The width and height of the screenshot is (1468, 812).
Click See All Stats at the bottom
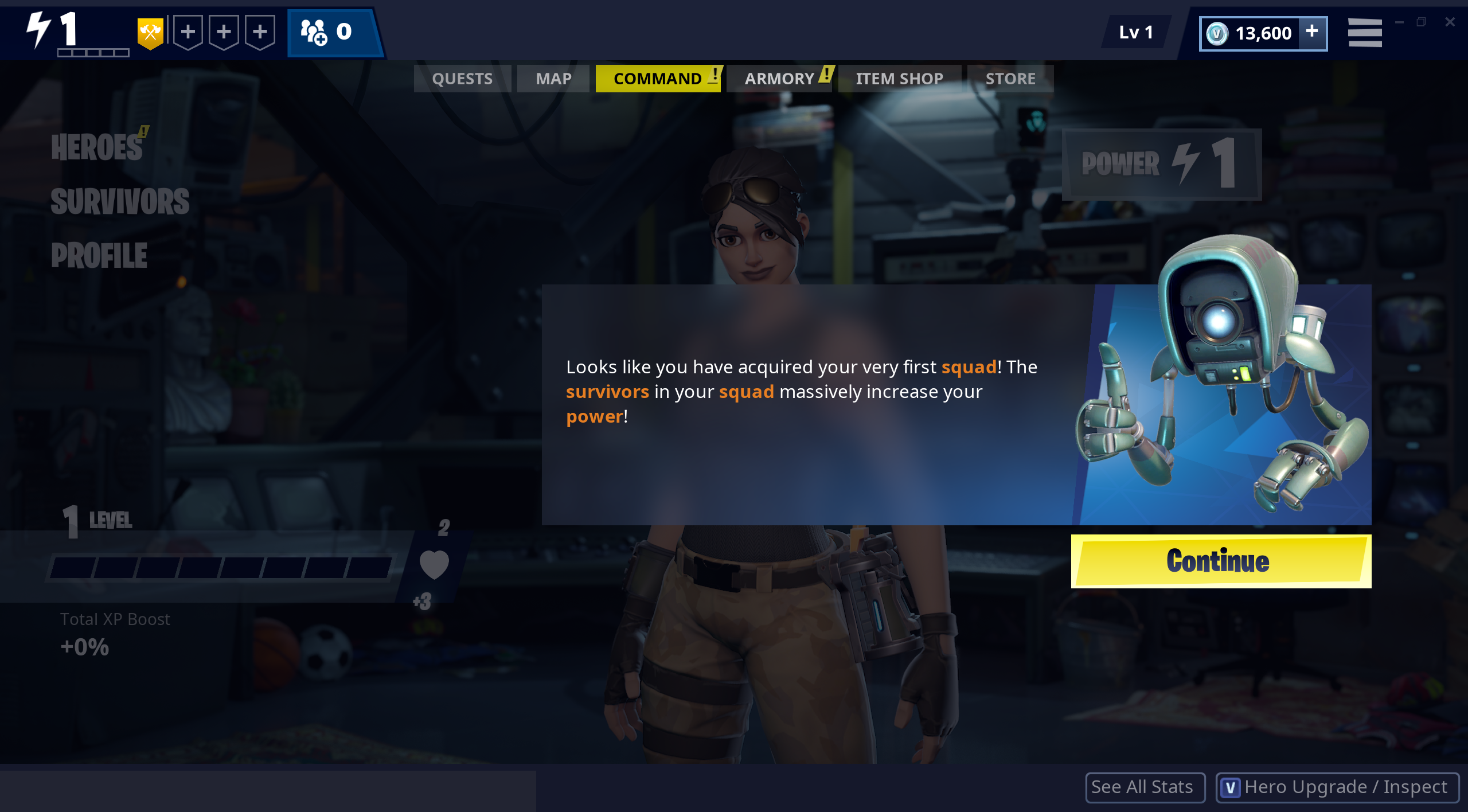pos(1145,787)
